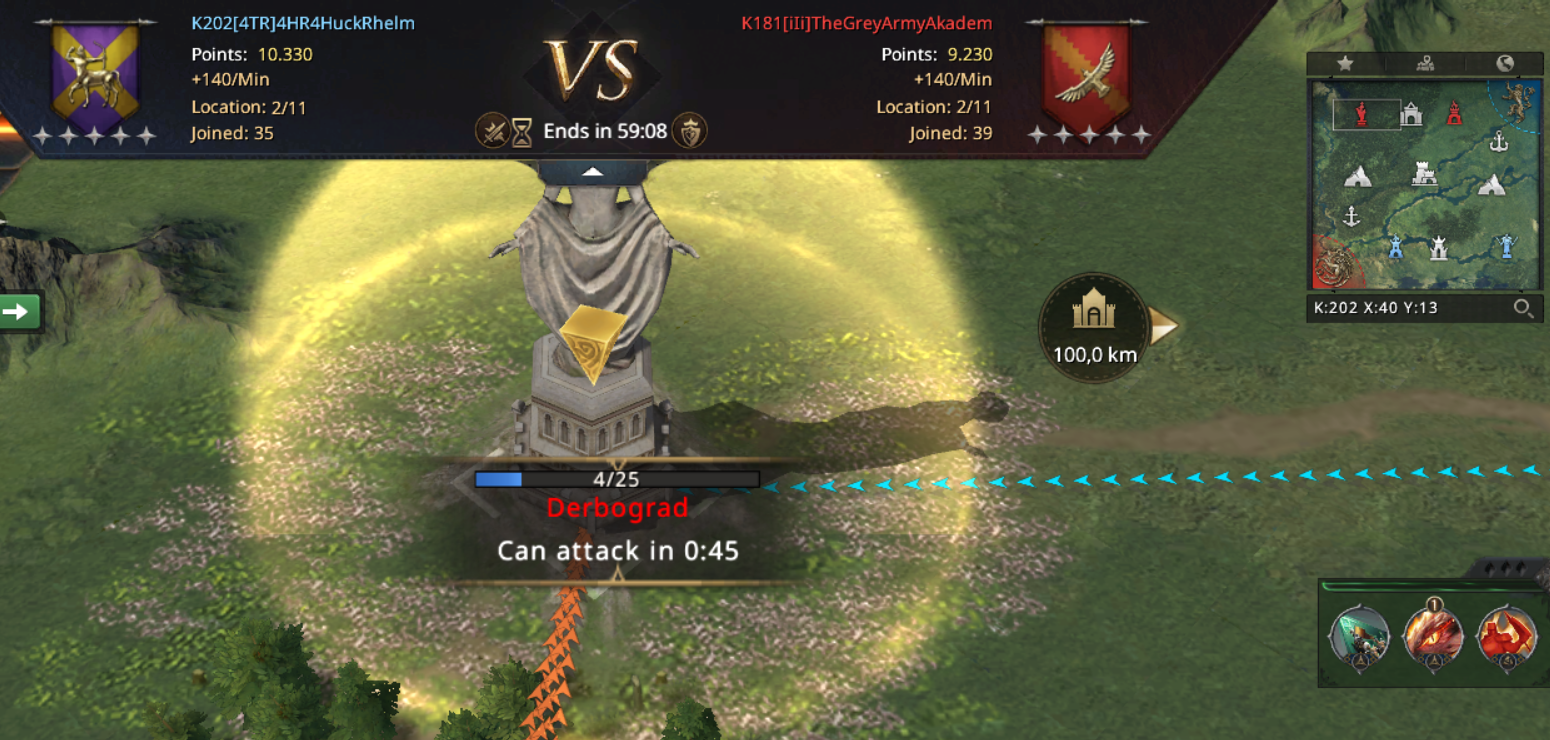
Task: Activate the teal cavalry charge skill
Action: (1359, 636)
